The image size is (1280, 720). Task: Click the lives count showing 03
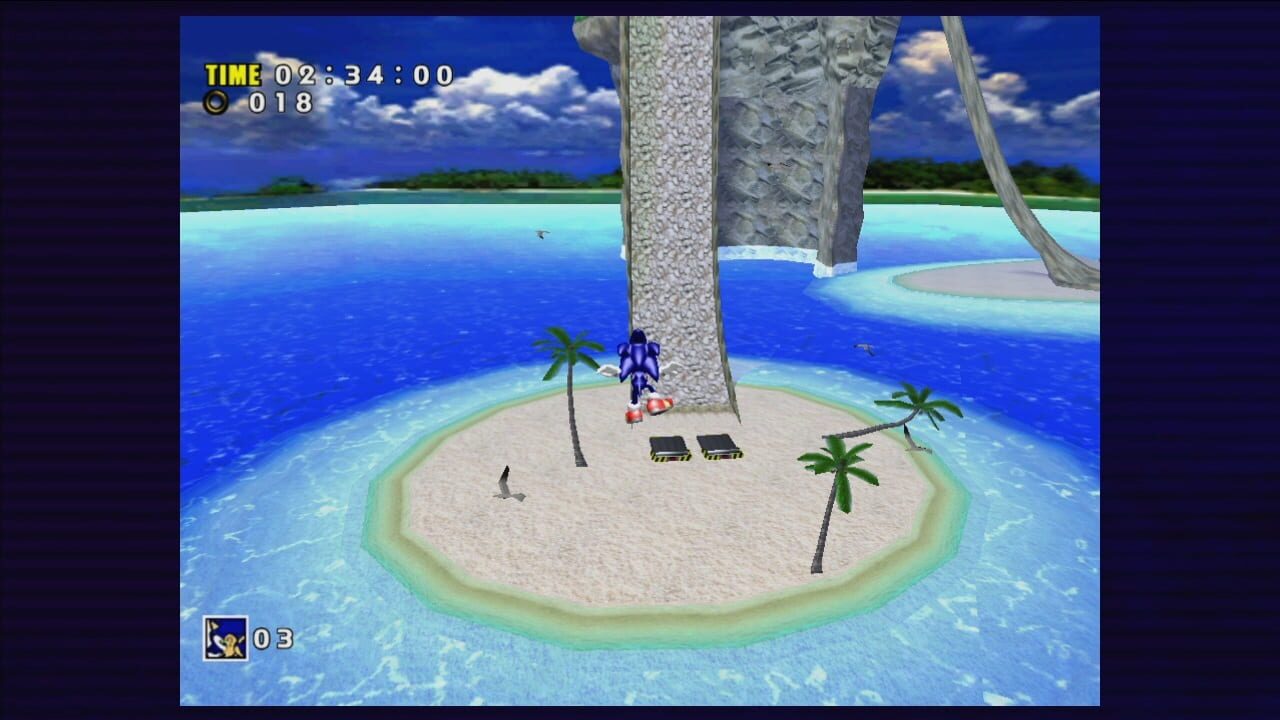(x=272, y=636)
